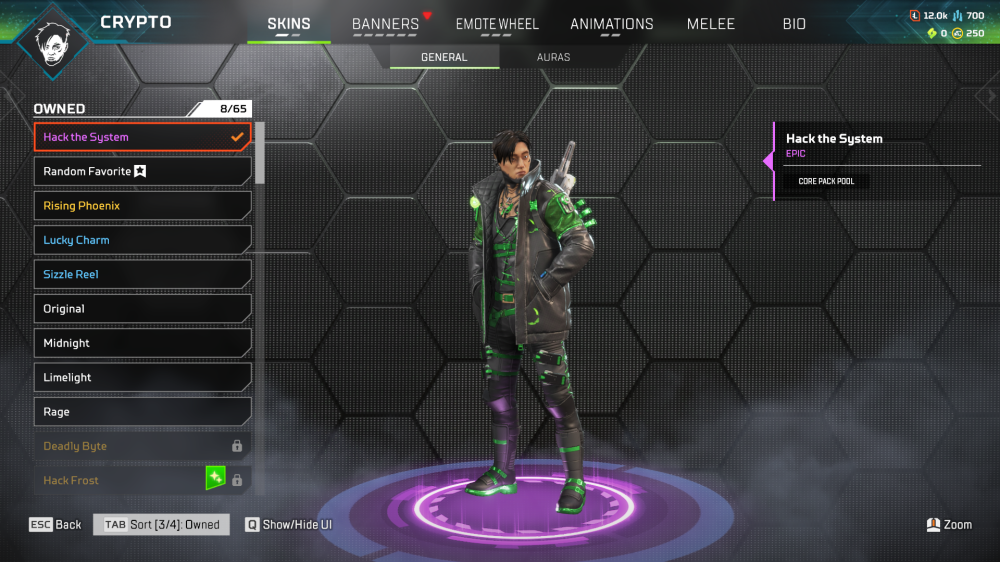Viewport: 1000px width, 562px height.
Task: Choose the Sizzle Reel skin
Action: coord(142,274)
